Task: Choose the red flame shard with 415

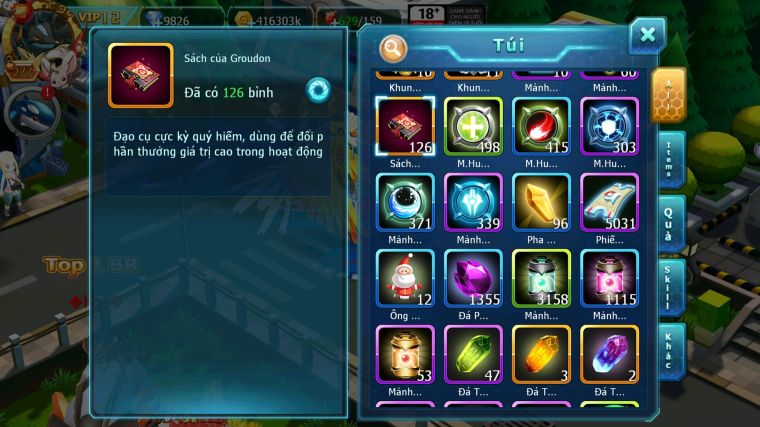Action: click(541, 126)
